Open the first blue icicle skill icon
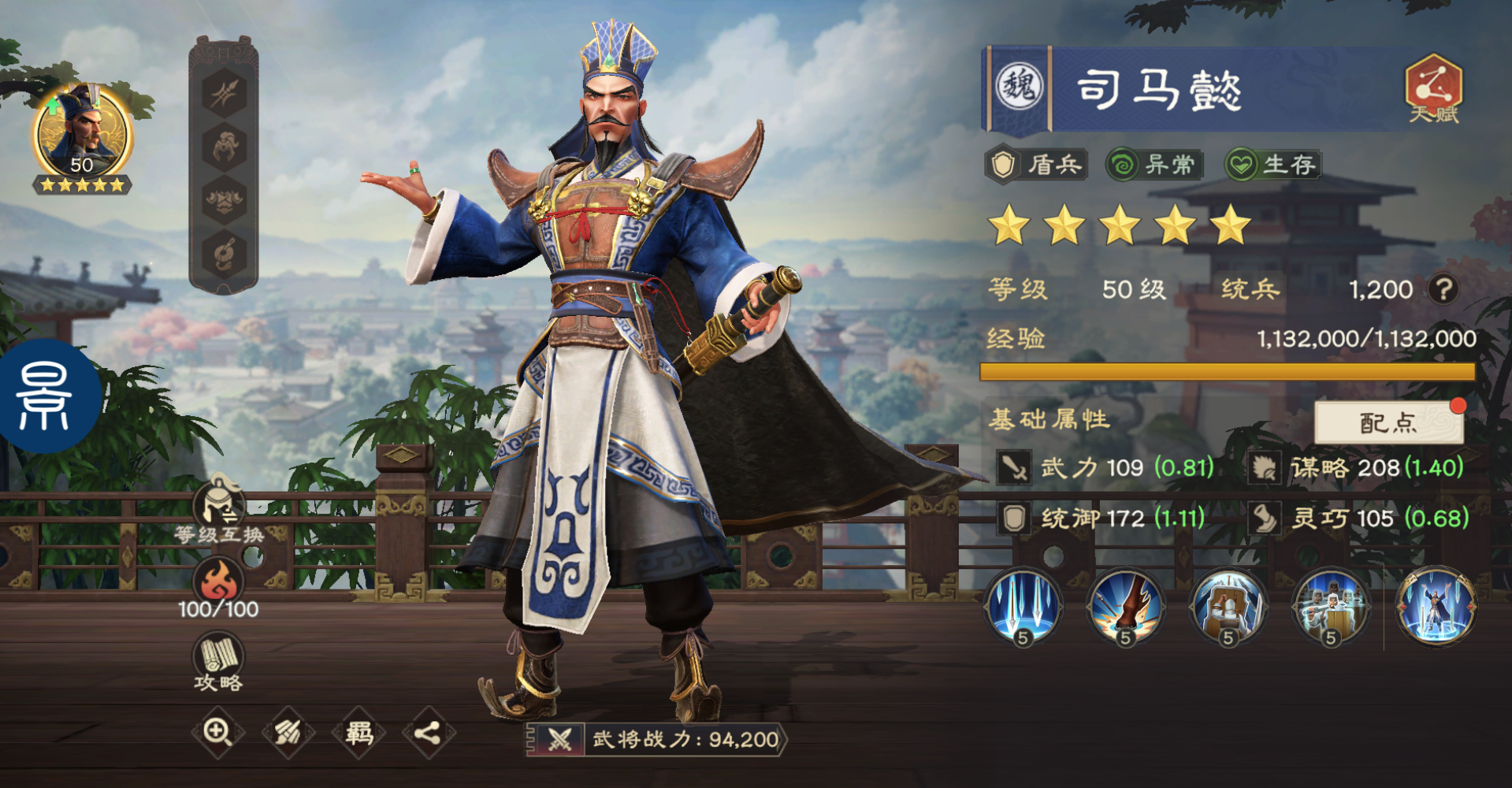1512x788 pixels. pos(1021,608)
